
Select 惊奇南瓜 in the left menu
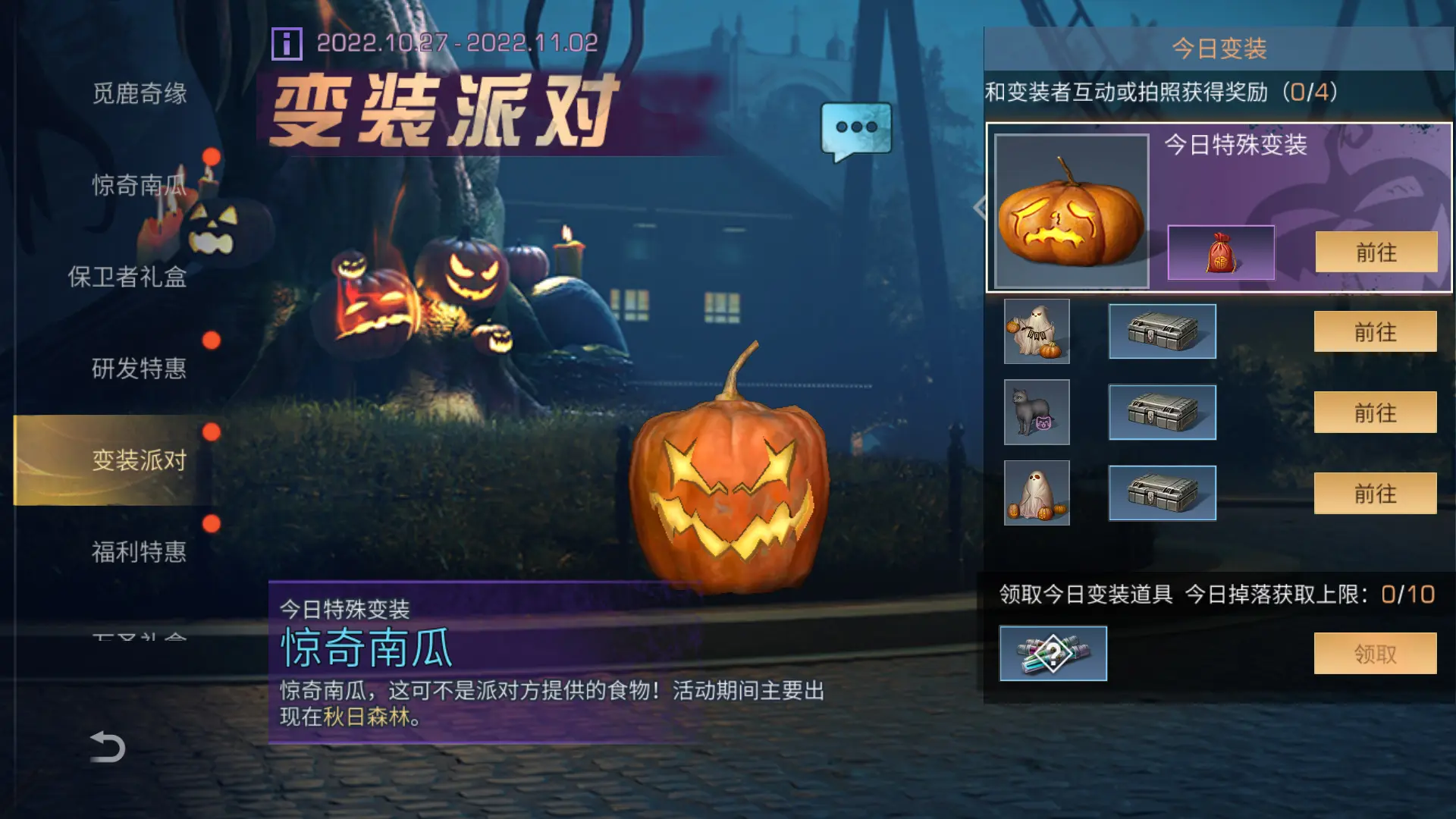pos(140,186)
